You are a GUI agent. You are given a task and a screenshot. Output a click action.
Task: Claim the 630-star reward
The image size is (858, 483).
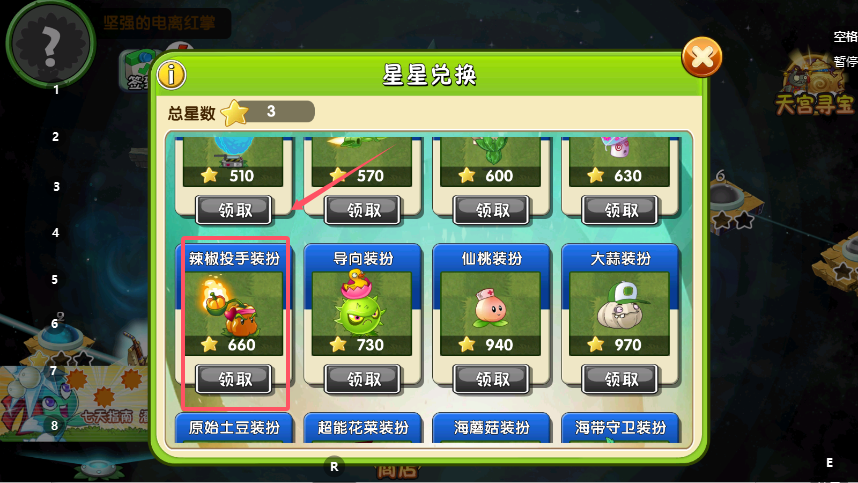(620, 209)
